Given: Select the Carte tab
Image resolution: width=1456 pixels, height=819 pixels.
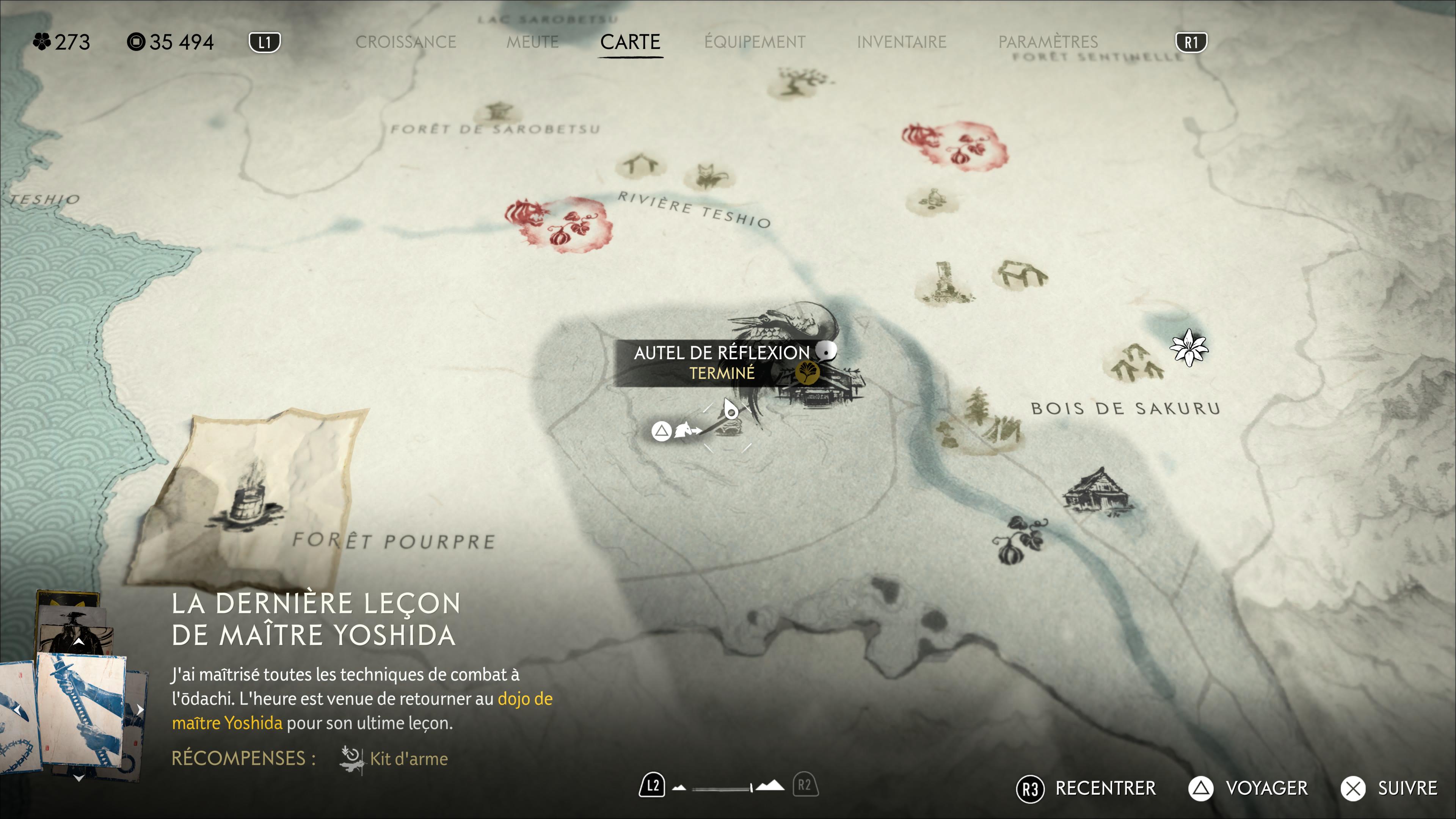Looking at the screenshot, I should click(630, 42).
